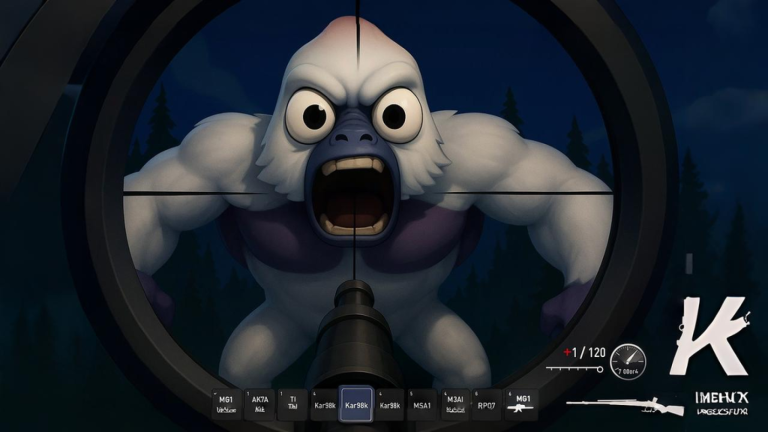Switch to the TI hotbar slot
768x432 pixels.
[x=292, y=402]
